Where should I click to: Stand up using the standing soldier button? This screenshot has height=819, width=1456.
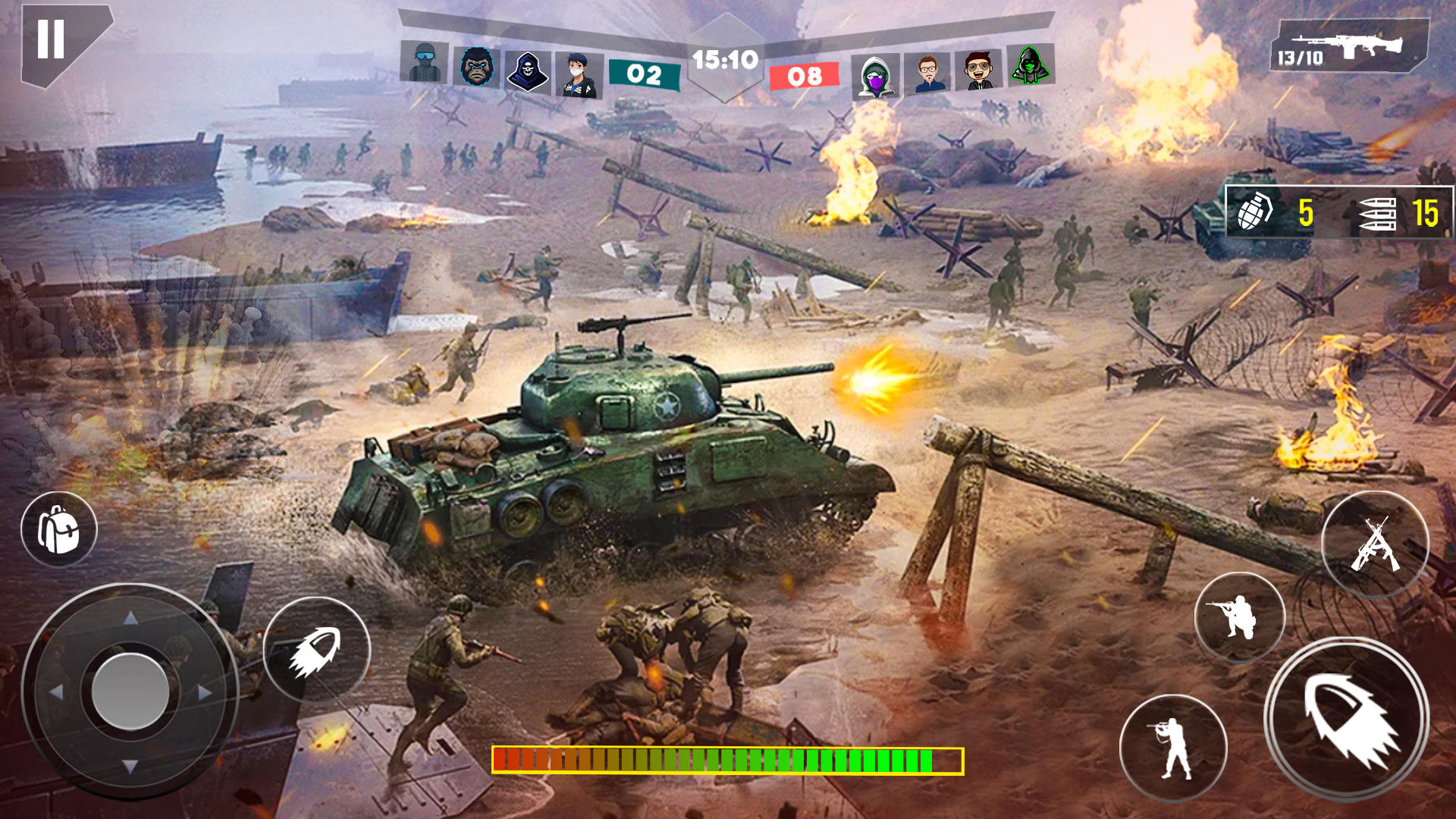(x=1173, y=748)
